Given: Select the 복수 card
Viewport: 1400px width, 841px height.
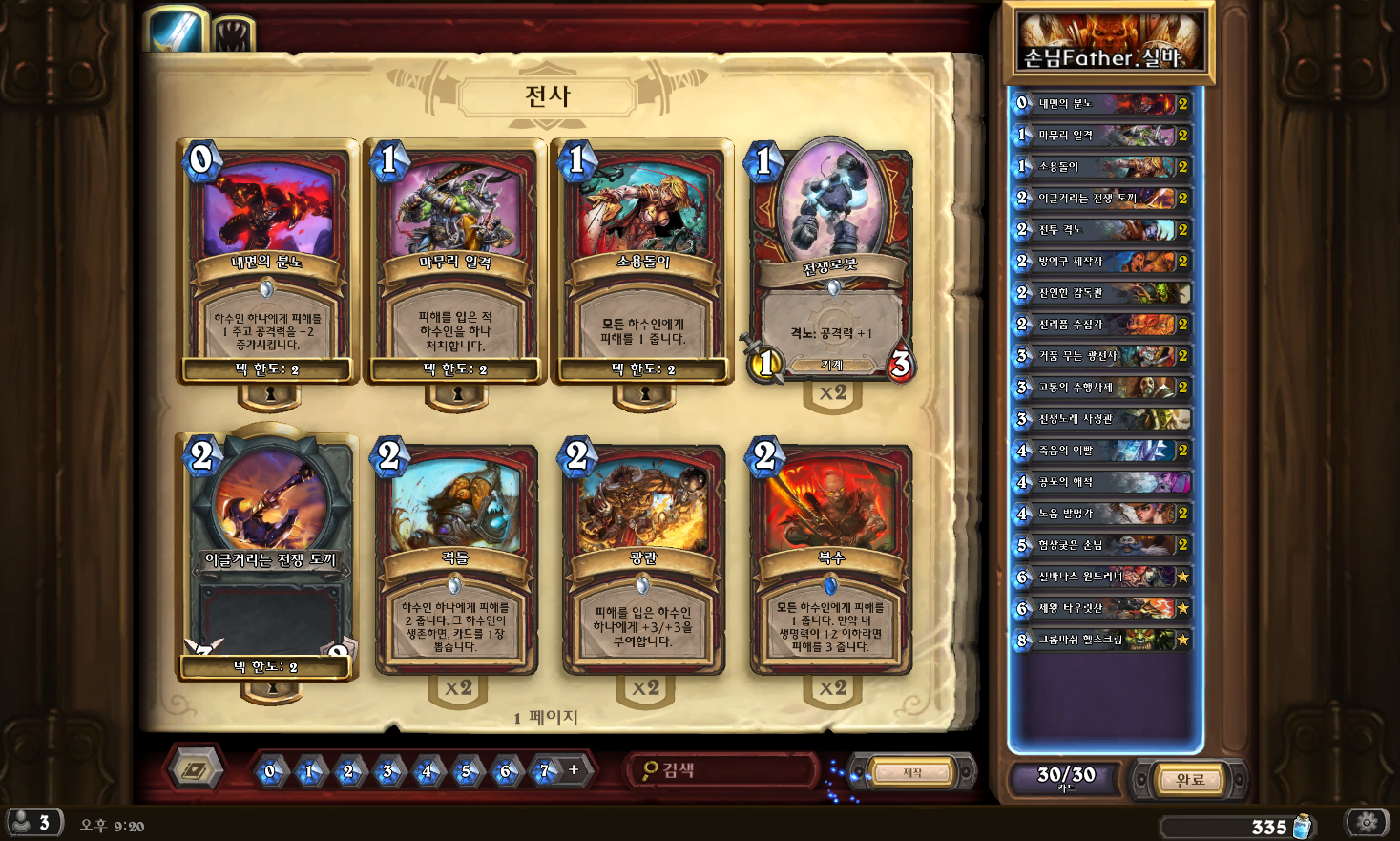Looking at the screenshot, I should pos(831,558).
